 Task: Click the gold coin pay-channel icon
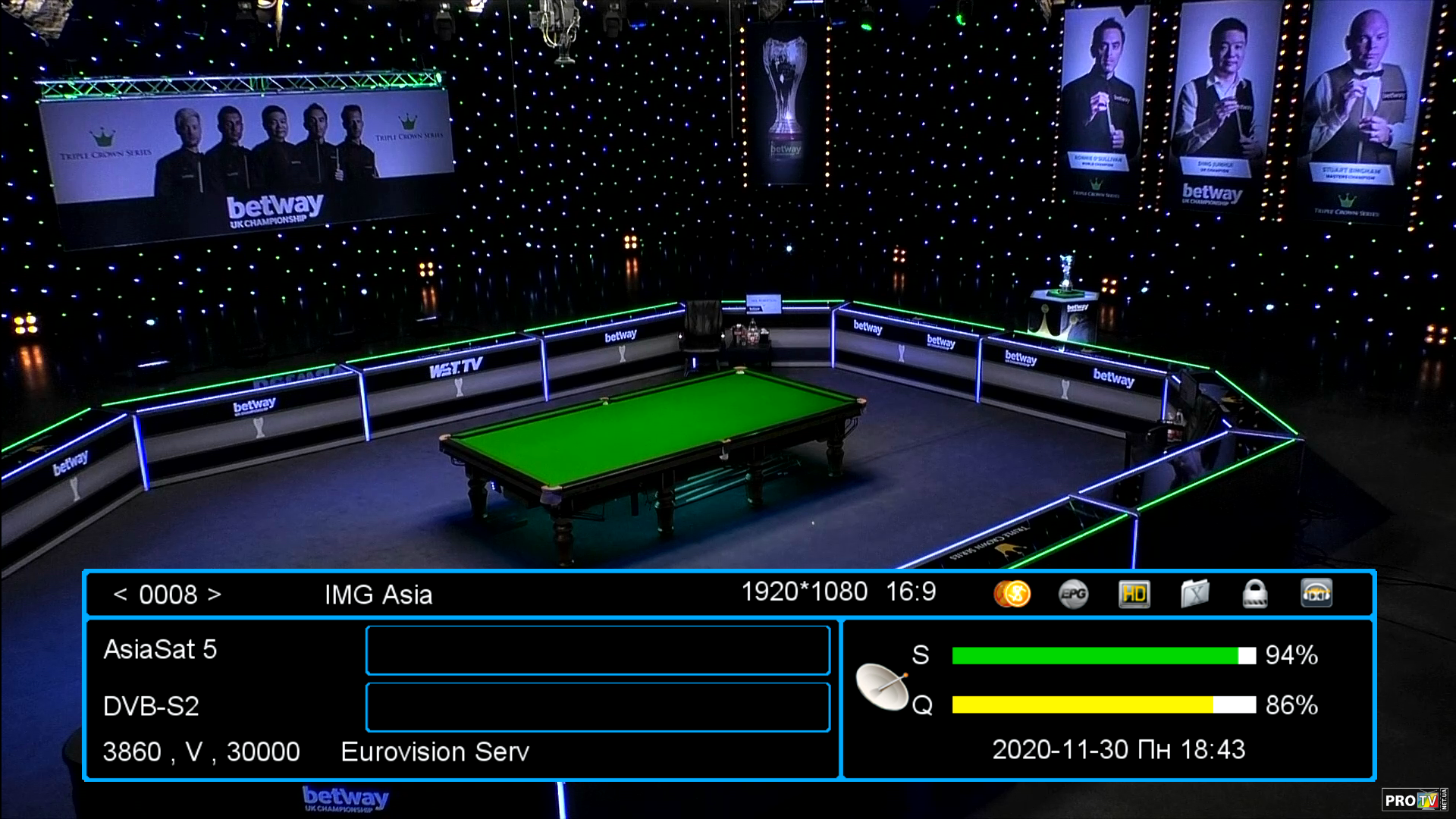click(1012, 594)
